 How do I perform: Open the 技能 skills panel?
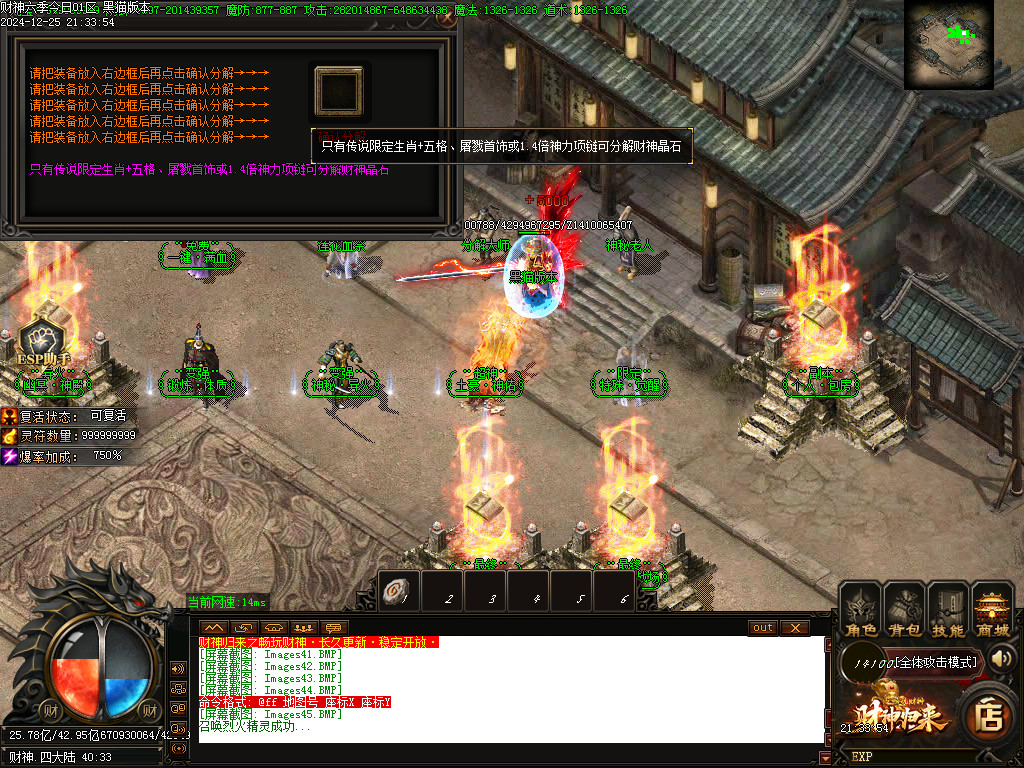click(x=948, y=610)
